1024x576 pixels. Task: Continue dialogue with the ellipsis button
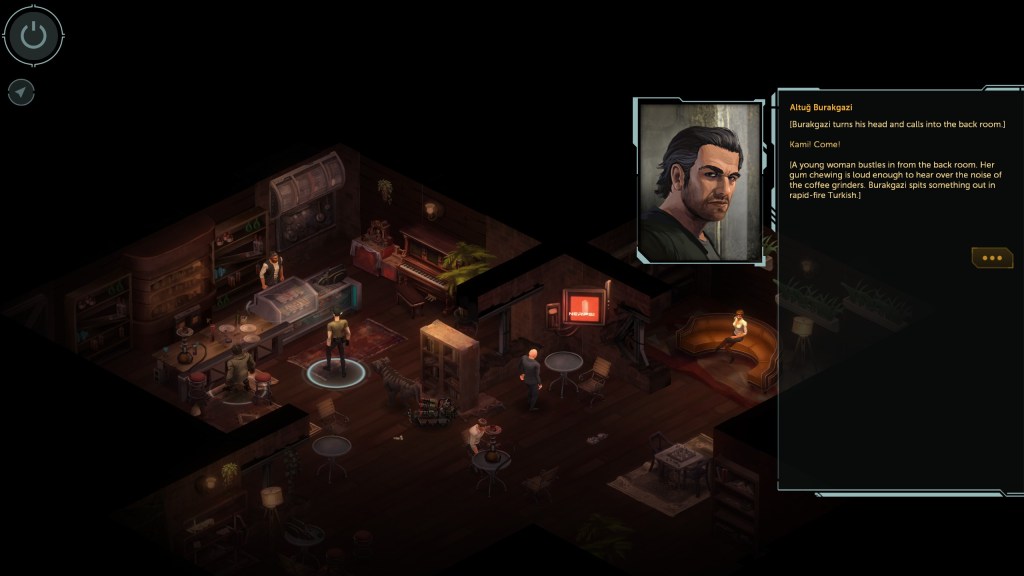click(991, 258)
